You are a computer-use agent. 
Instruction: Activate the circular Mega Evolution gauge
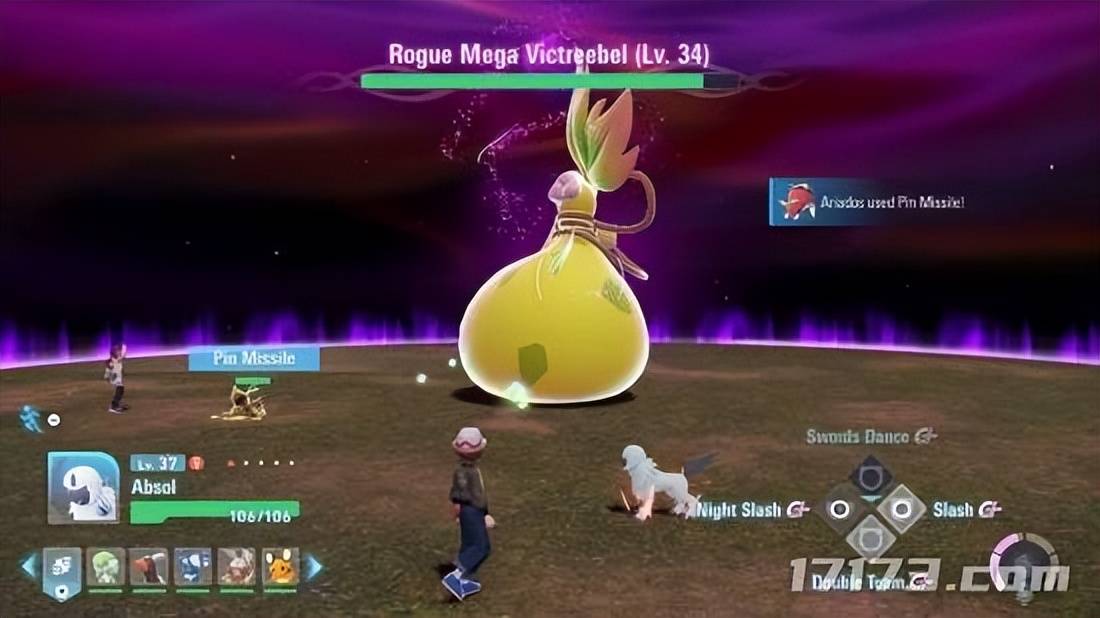click(1024, 563)
